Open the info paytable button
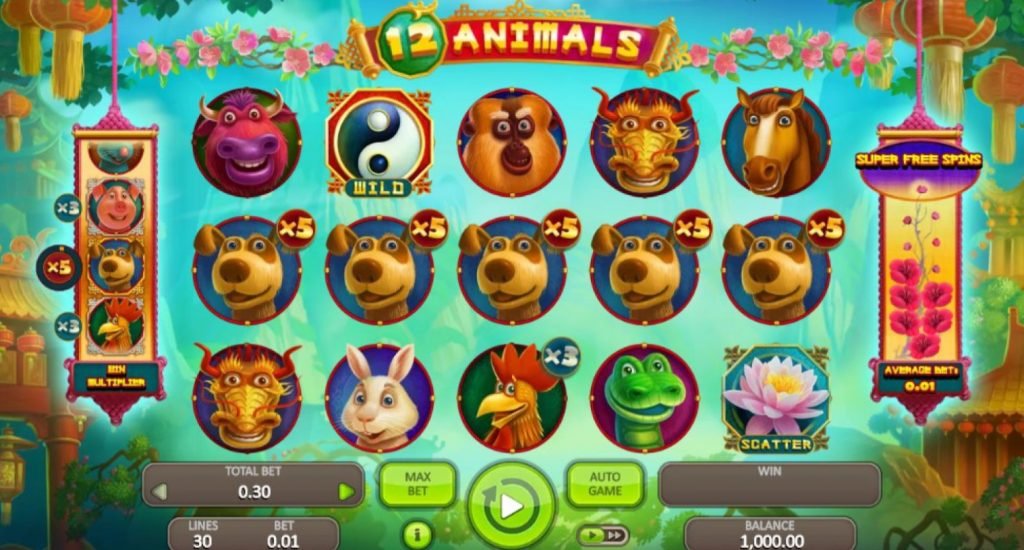1024x550 pixels. pyautogui.click(x=417, y=535)
